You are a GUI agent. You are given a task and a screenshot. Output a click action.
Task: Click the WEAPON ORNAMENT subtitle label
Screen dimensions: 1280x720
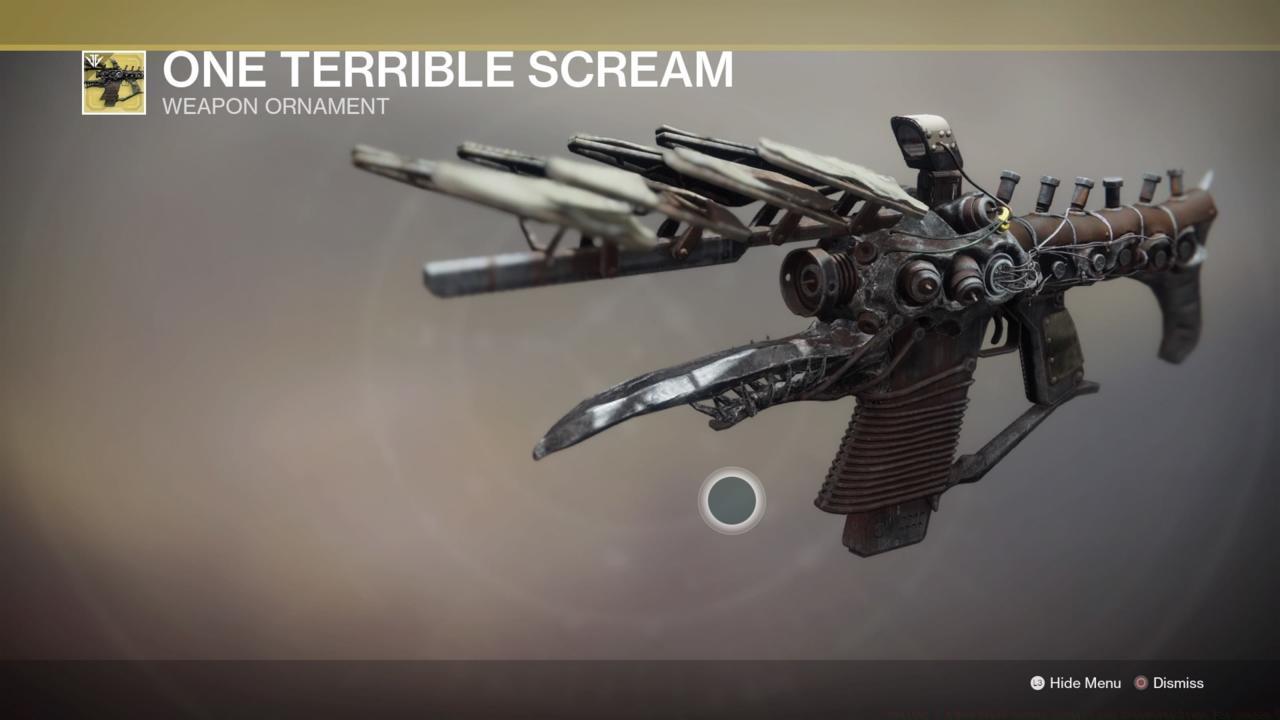tap(276, 107)
